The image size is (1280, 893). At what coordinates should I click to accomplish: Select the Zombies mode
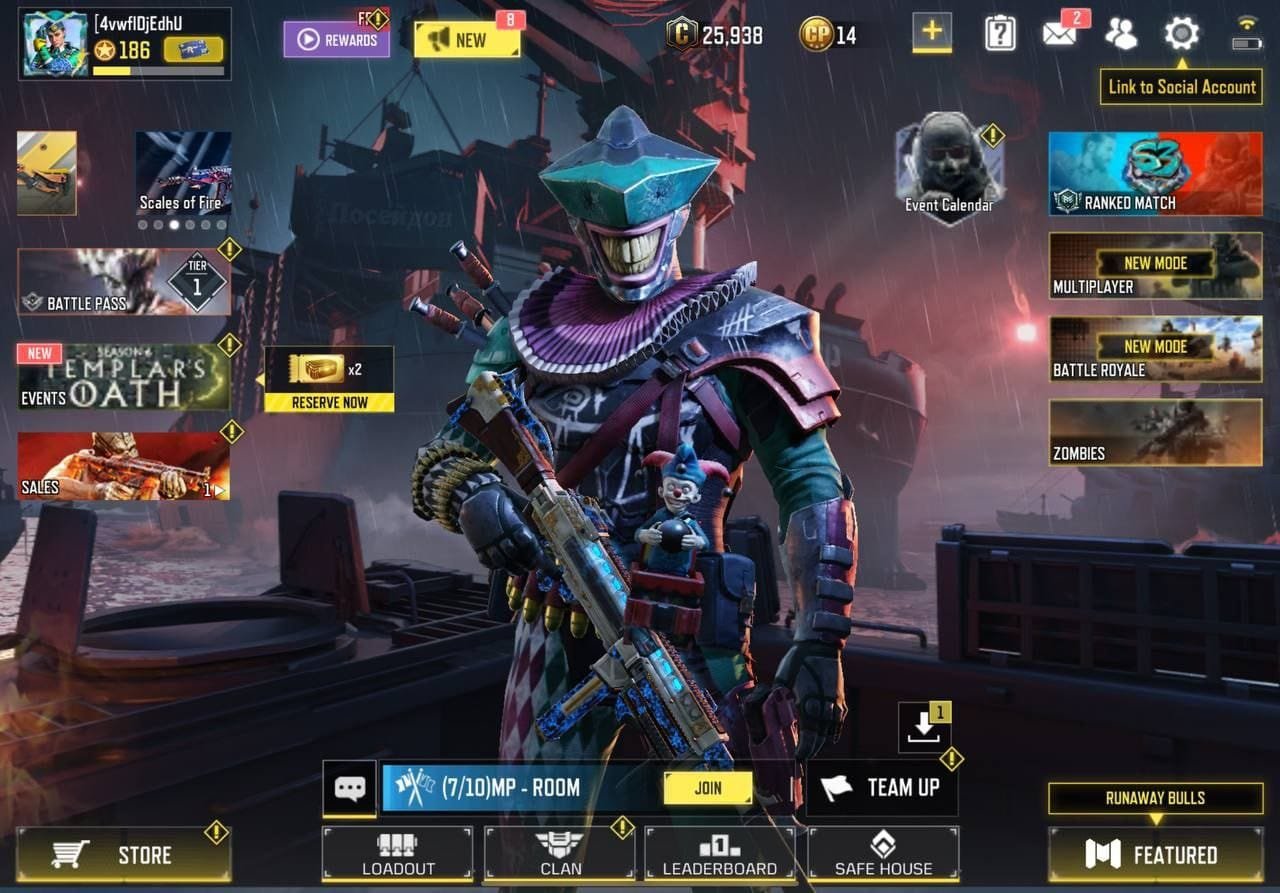point(1155,433)
